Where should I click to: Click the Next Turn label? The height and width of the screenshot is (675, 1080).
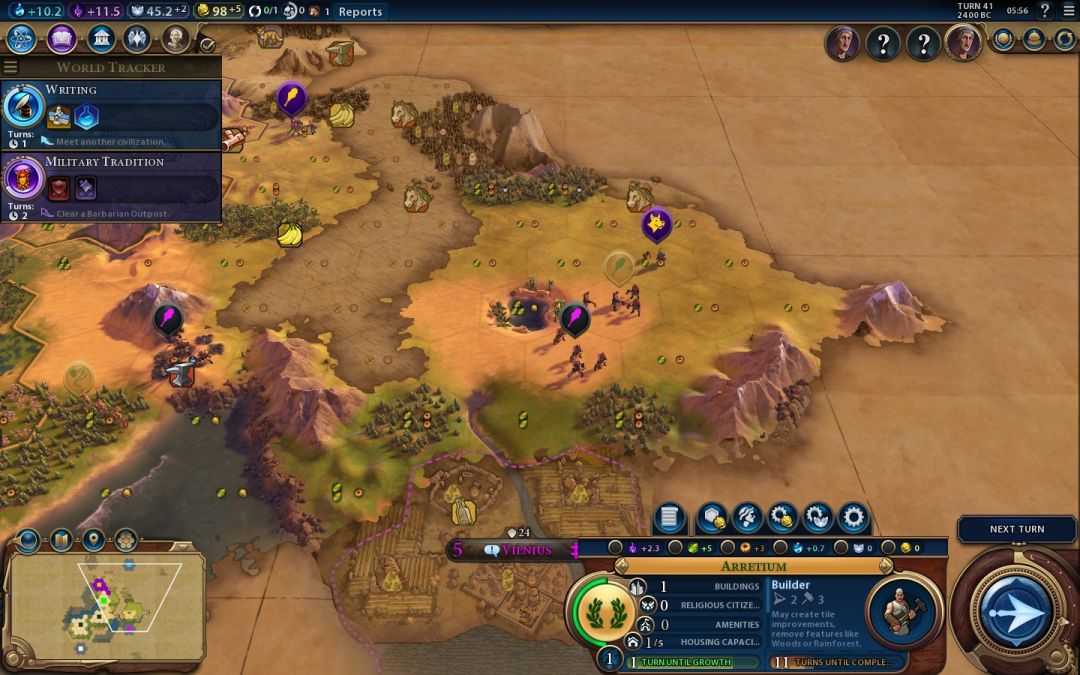pos(1016,529)
